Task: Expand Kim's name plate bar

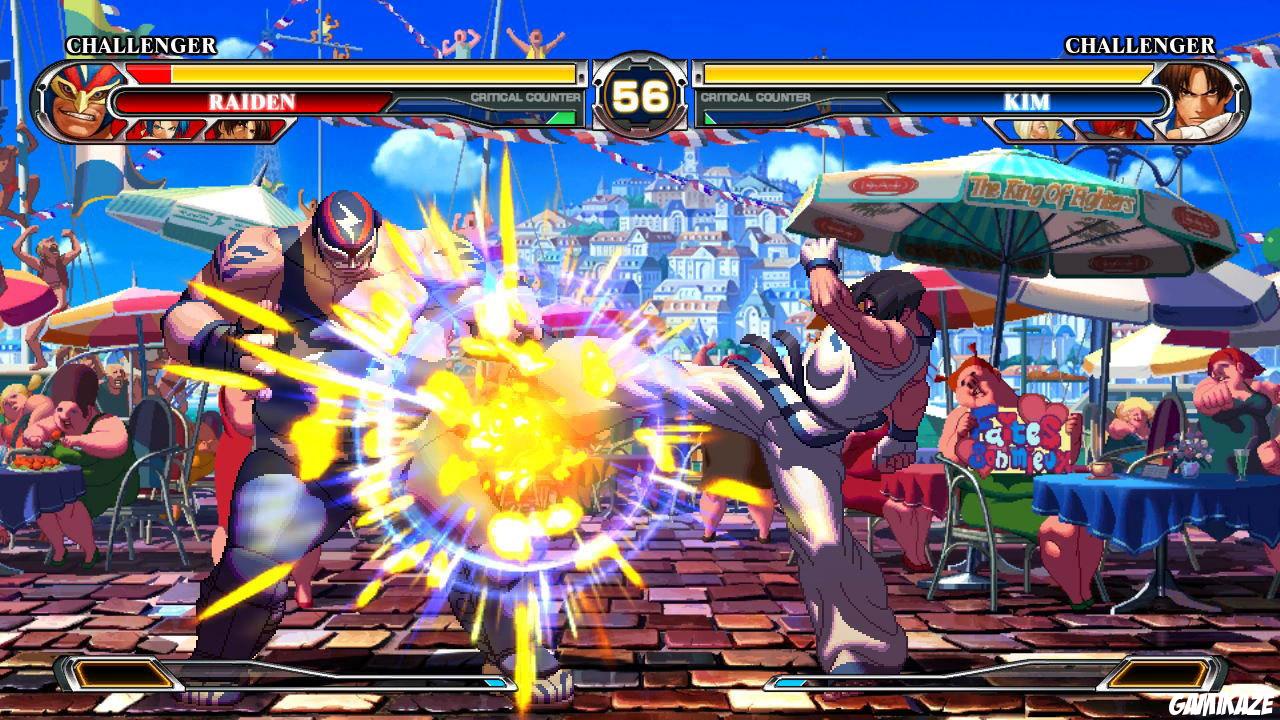Action: click(1027, 101)
